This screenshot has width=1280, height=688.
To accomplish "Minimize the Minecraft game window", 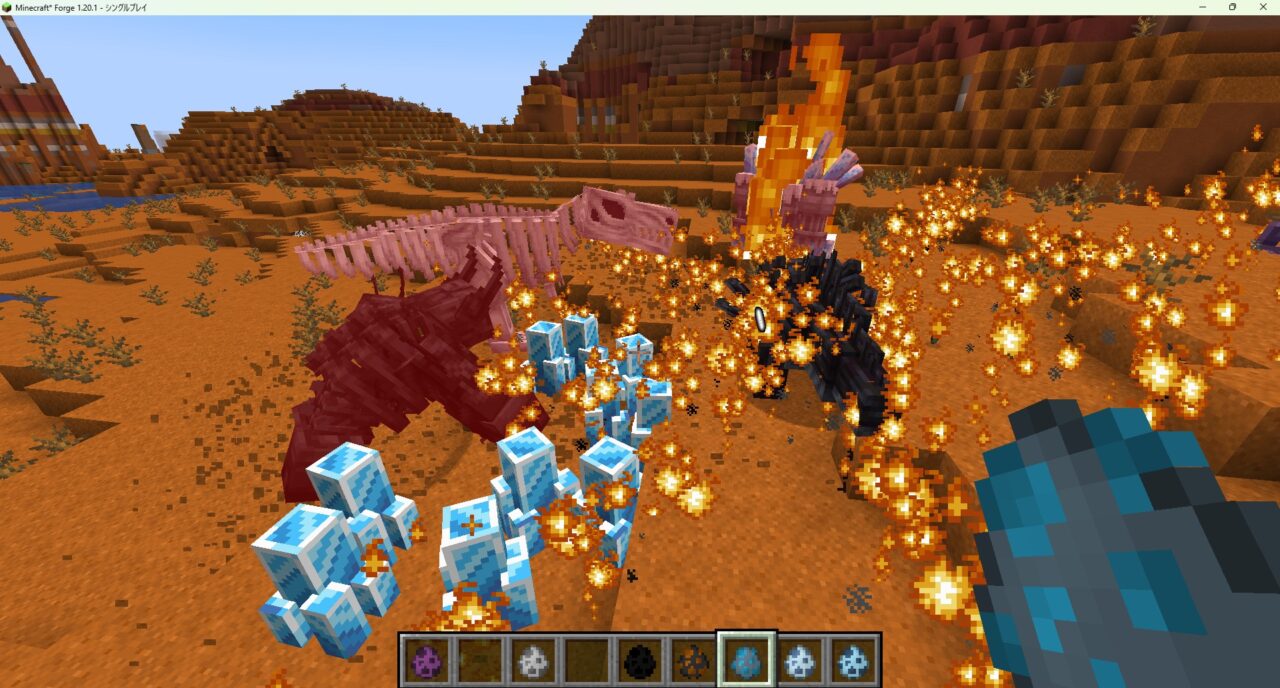I will tap(1203, 7).
